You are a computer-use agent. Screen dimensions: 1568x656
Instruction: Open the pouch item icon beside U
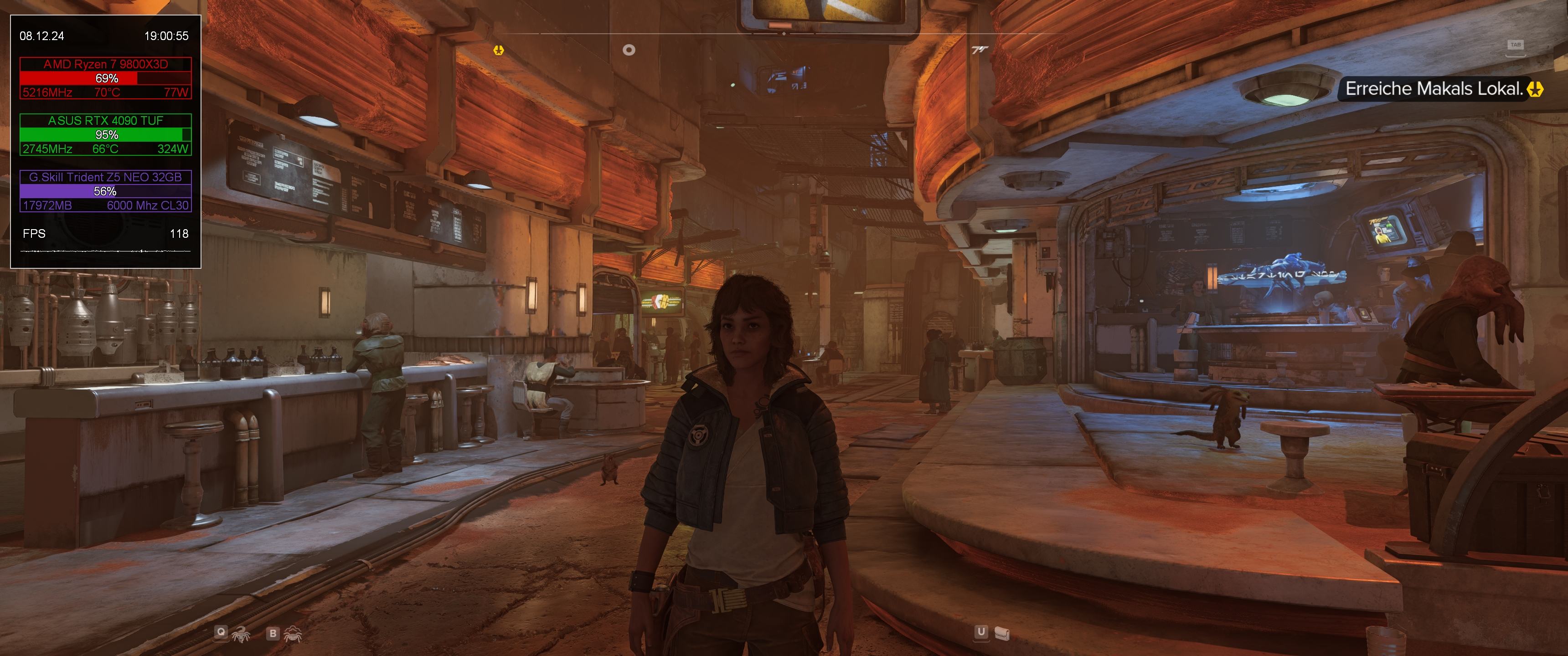coord(1001,634)
